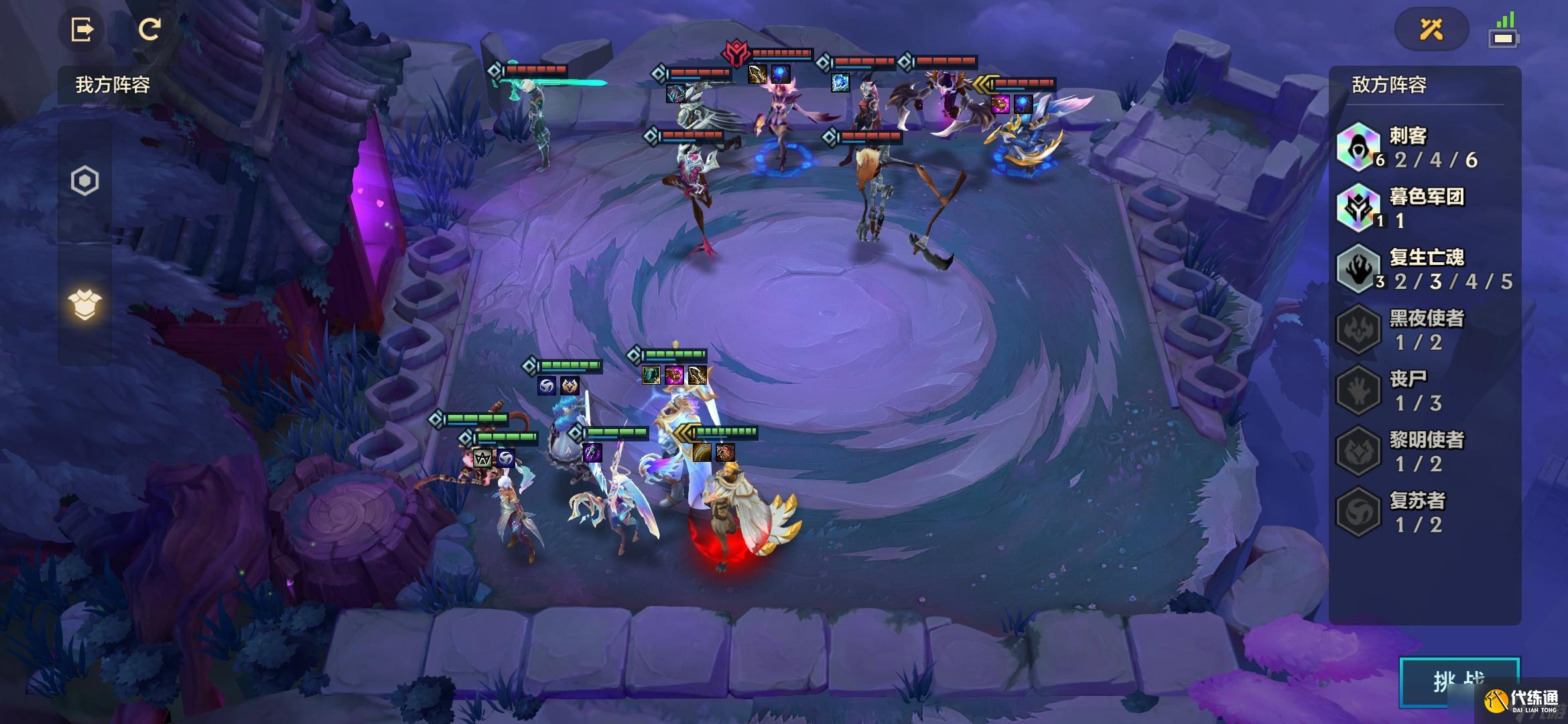Select the glowing armor icon in sidebar

point(85,305)
